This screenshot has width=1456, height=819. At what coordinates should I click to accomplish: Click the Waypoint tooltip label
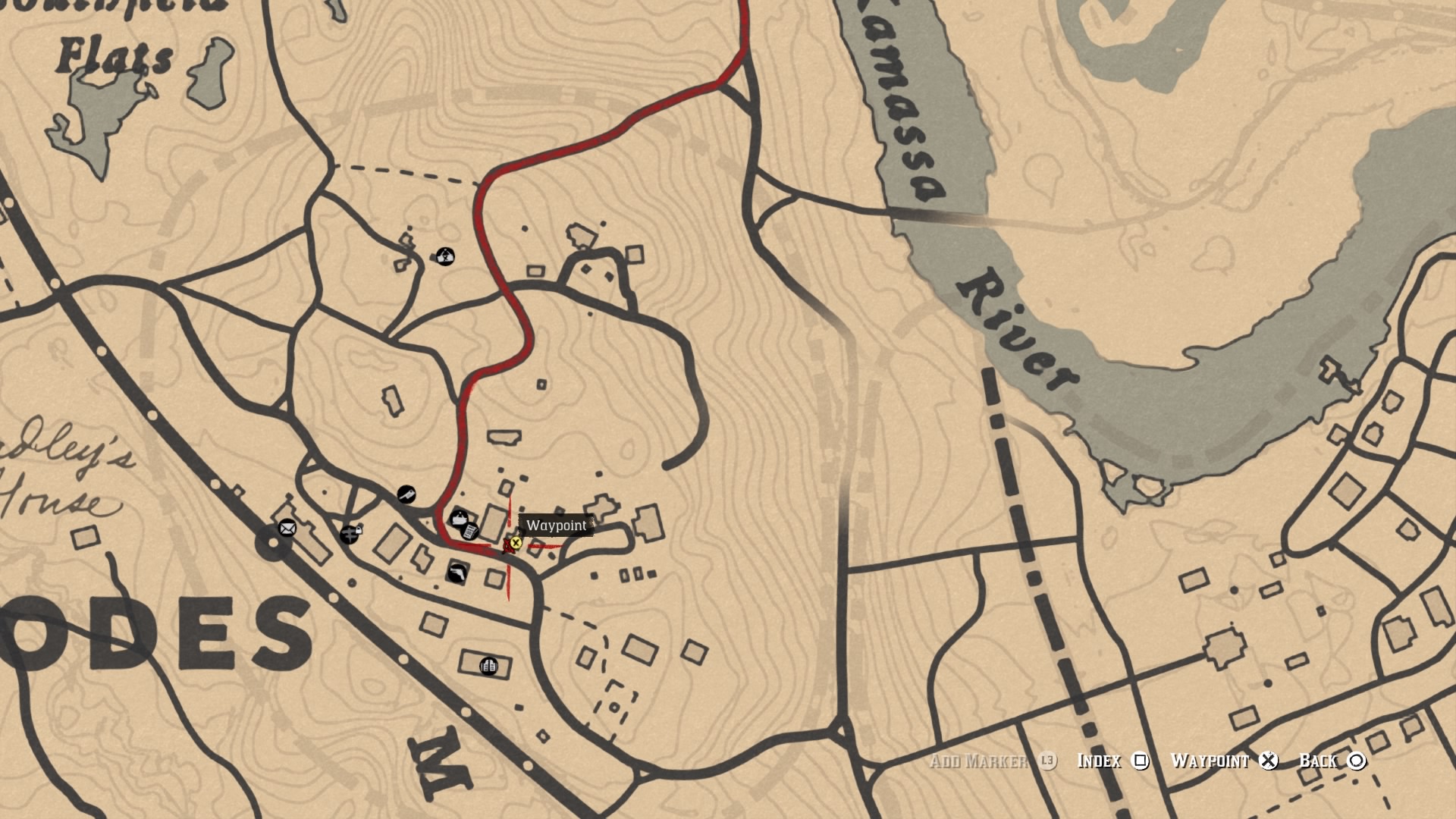coord(557,526)
